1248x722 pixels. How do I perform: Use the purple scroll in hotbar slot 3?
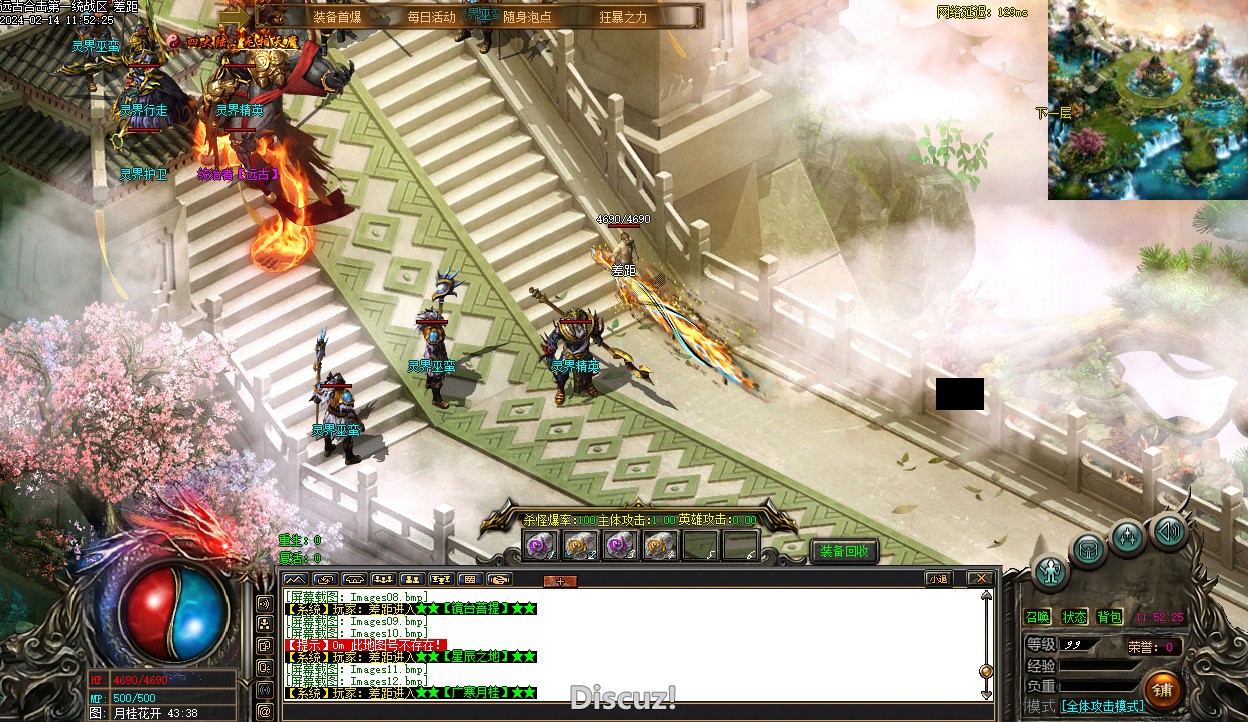pos(620,546)
